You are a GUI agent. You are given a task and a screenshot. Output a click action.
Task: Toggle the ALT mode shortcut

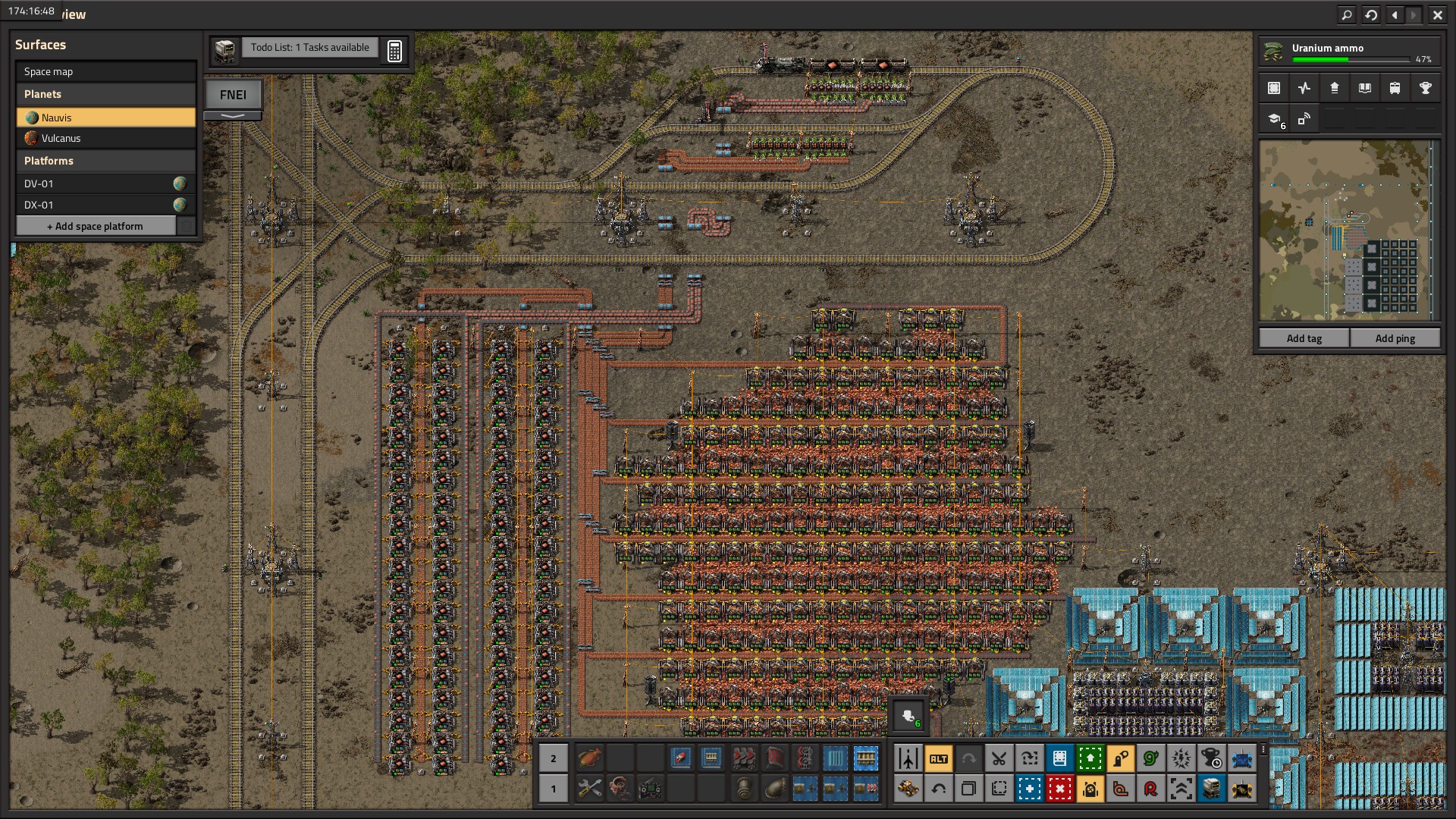click(938, 758)
